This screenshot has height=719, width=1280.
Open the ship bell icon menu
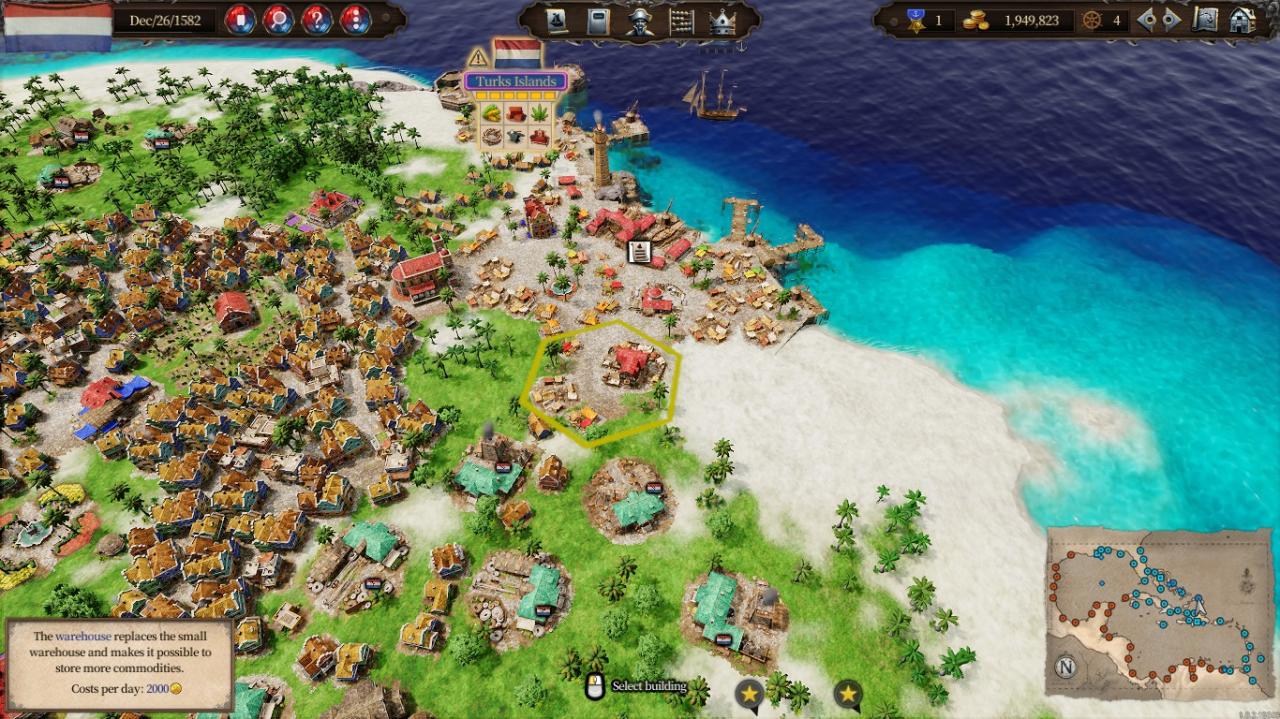click(557, 21)
